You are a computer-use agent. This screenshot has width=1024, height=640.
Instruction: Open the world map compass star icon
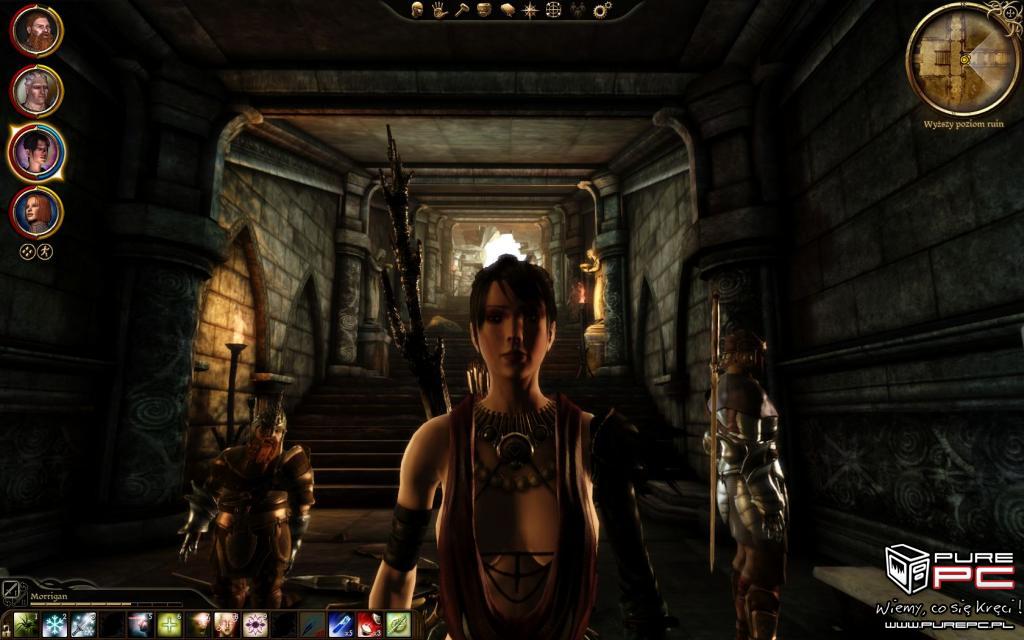(x=529, y=10)
